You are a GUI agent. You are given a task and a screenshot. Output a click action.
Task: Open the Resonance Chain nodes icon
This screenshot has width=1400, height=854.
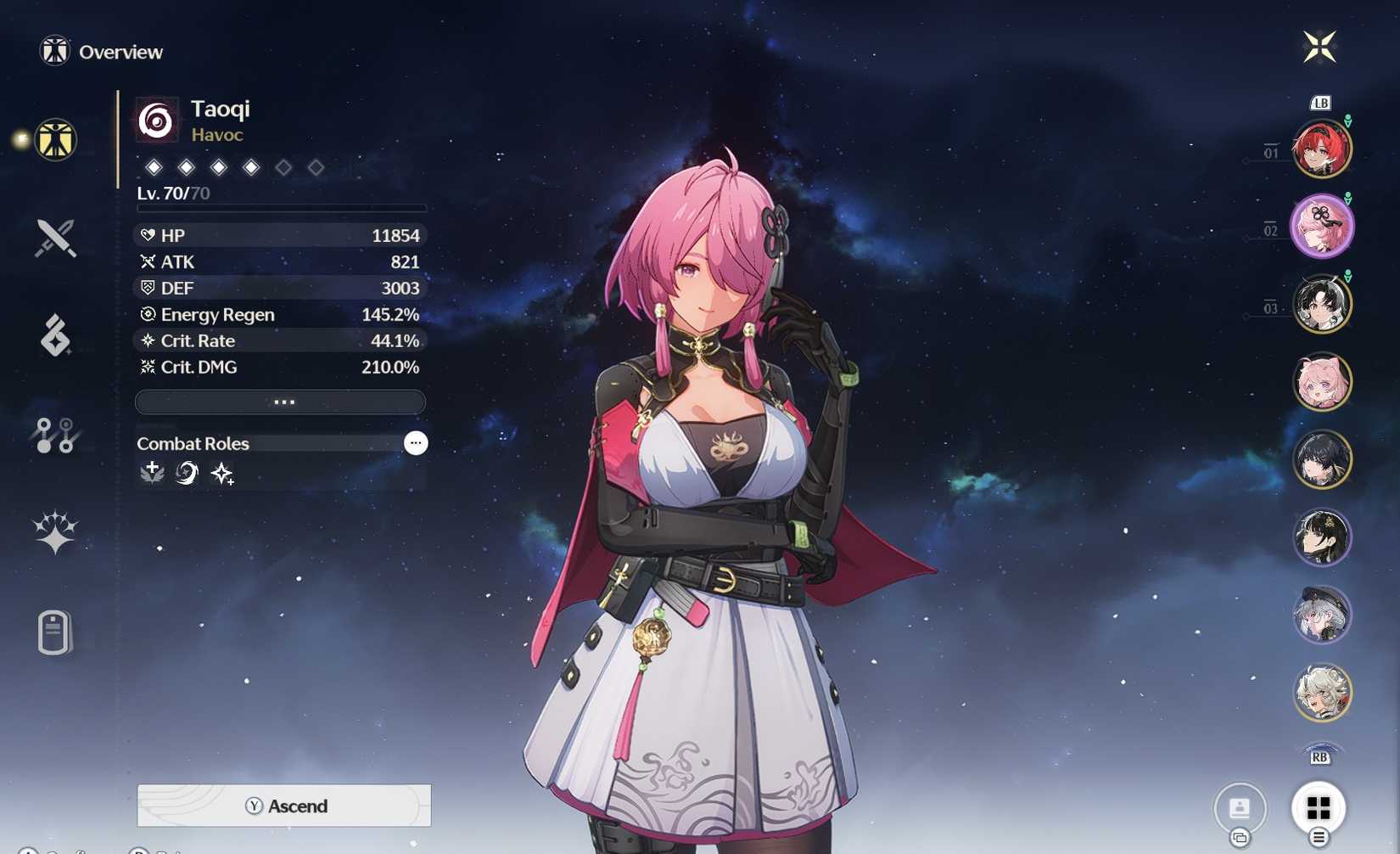pyautogui.click(x=53, y=435)
